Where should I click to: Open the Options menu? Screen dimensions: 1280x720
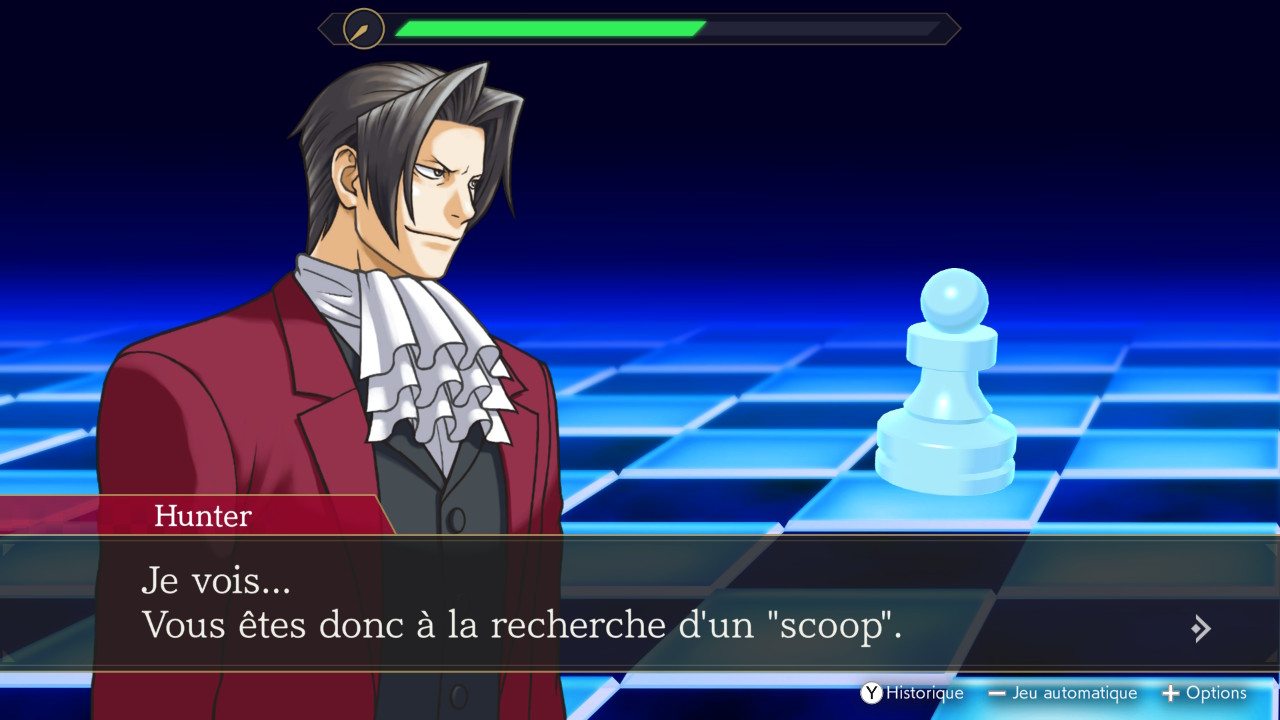click(1204, 693)
